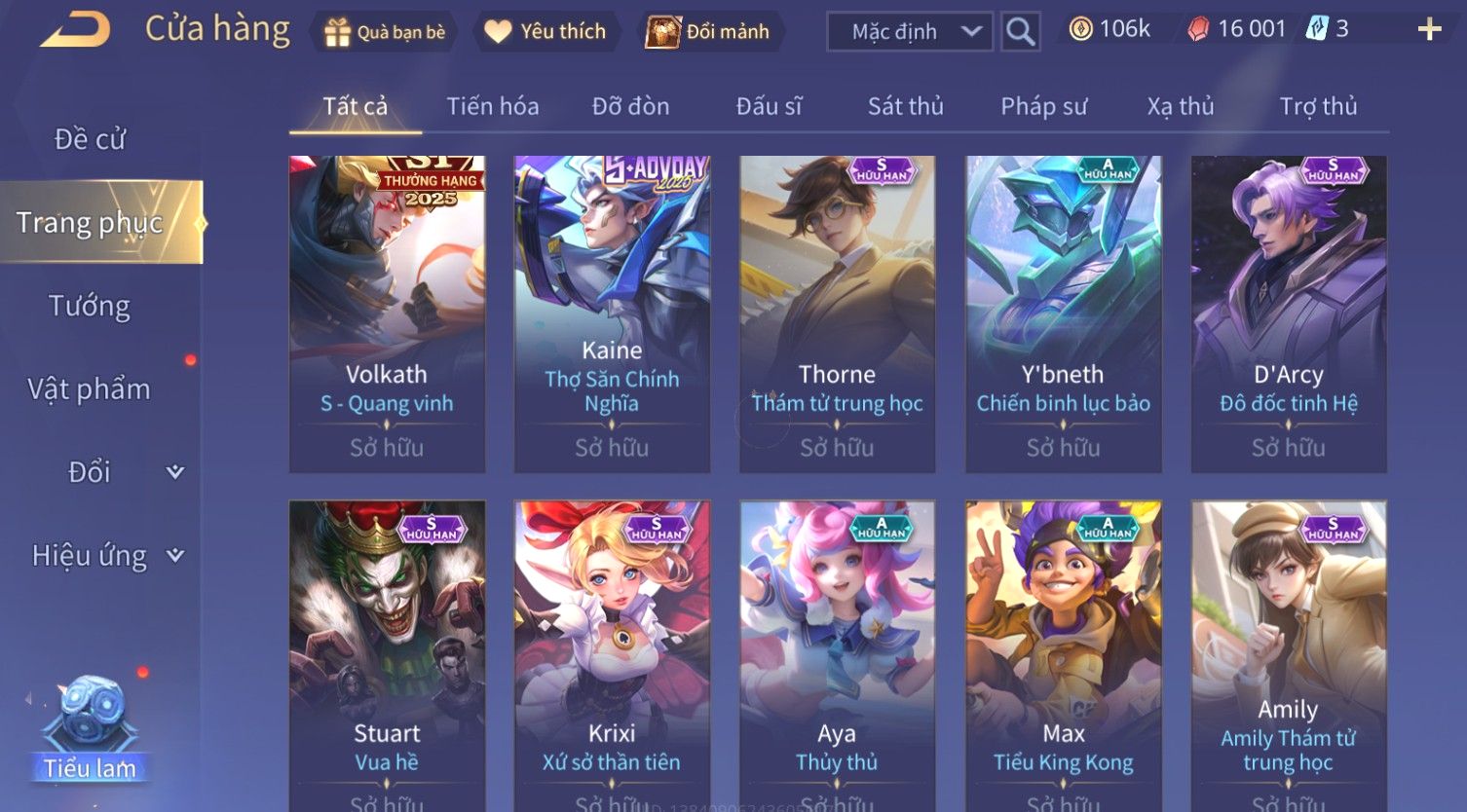Open the Vật phẩm section
1467x812 pixels.
[x=90, y=389]
